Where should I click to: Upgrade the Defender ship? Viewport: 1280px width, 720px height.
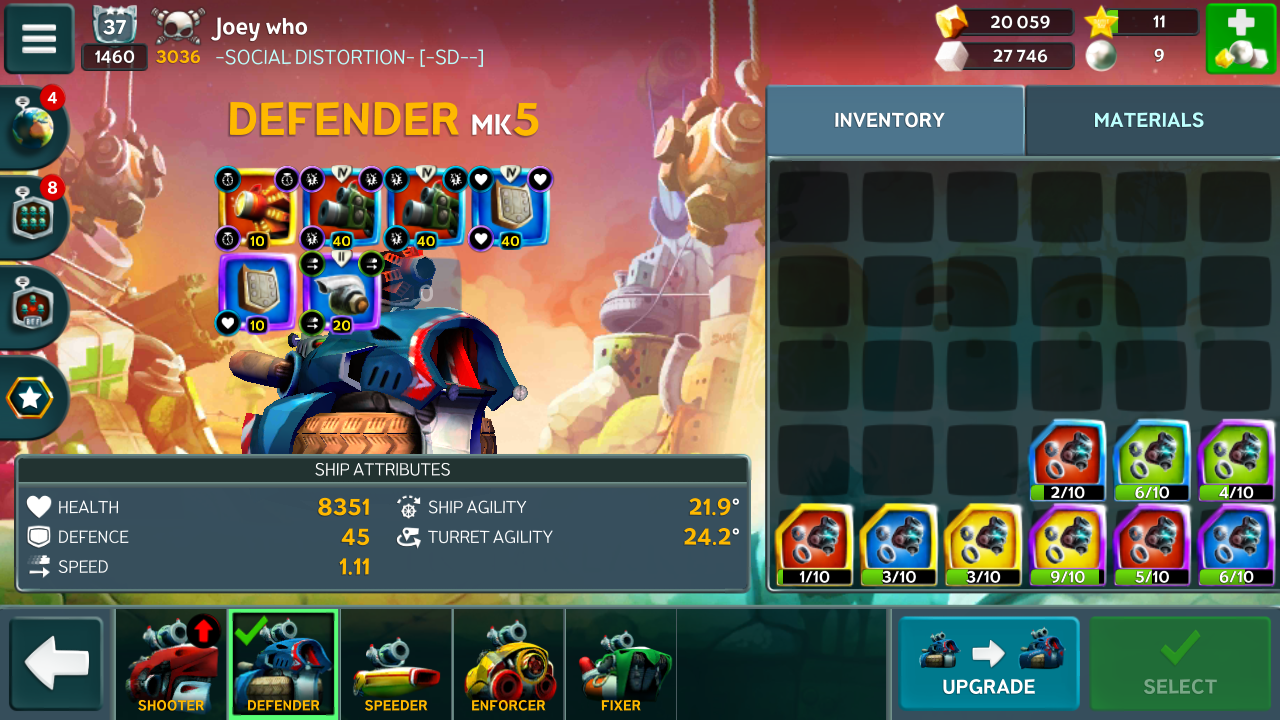(x=988, y=663)
